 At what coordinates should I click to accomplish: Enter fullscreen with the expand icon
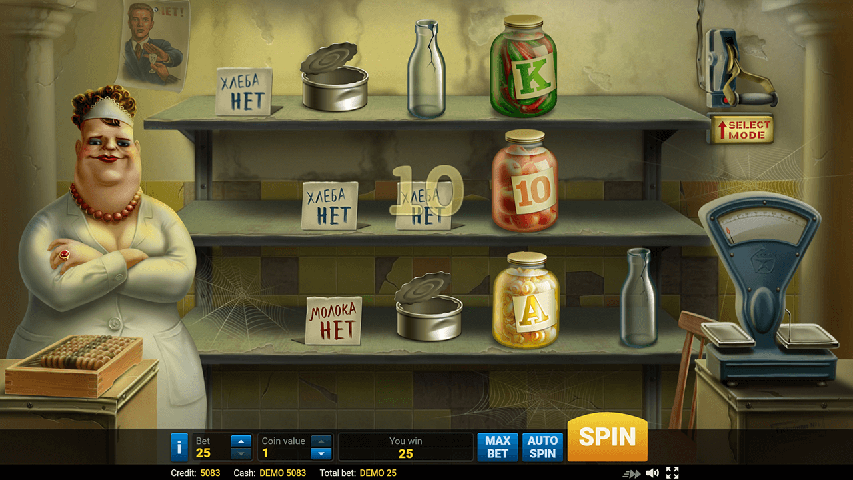pos(672,473)
